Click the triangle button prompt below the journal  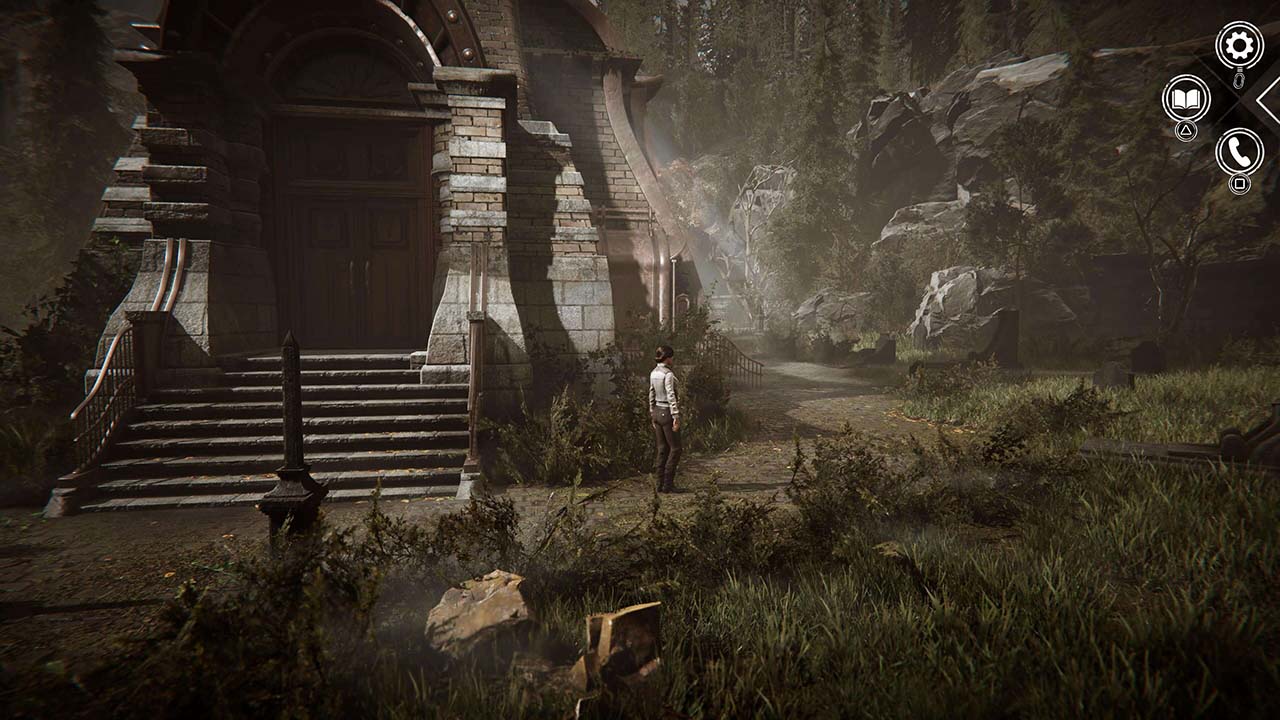click(1186, 130)
